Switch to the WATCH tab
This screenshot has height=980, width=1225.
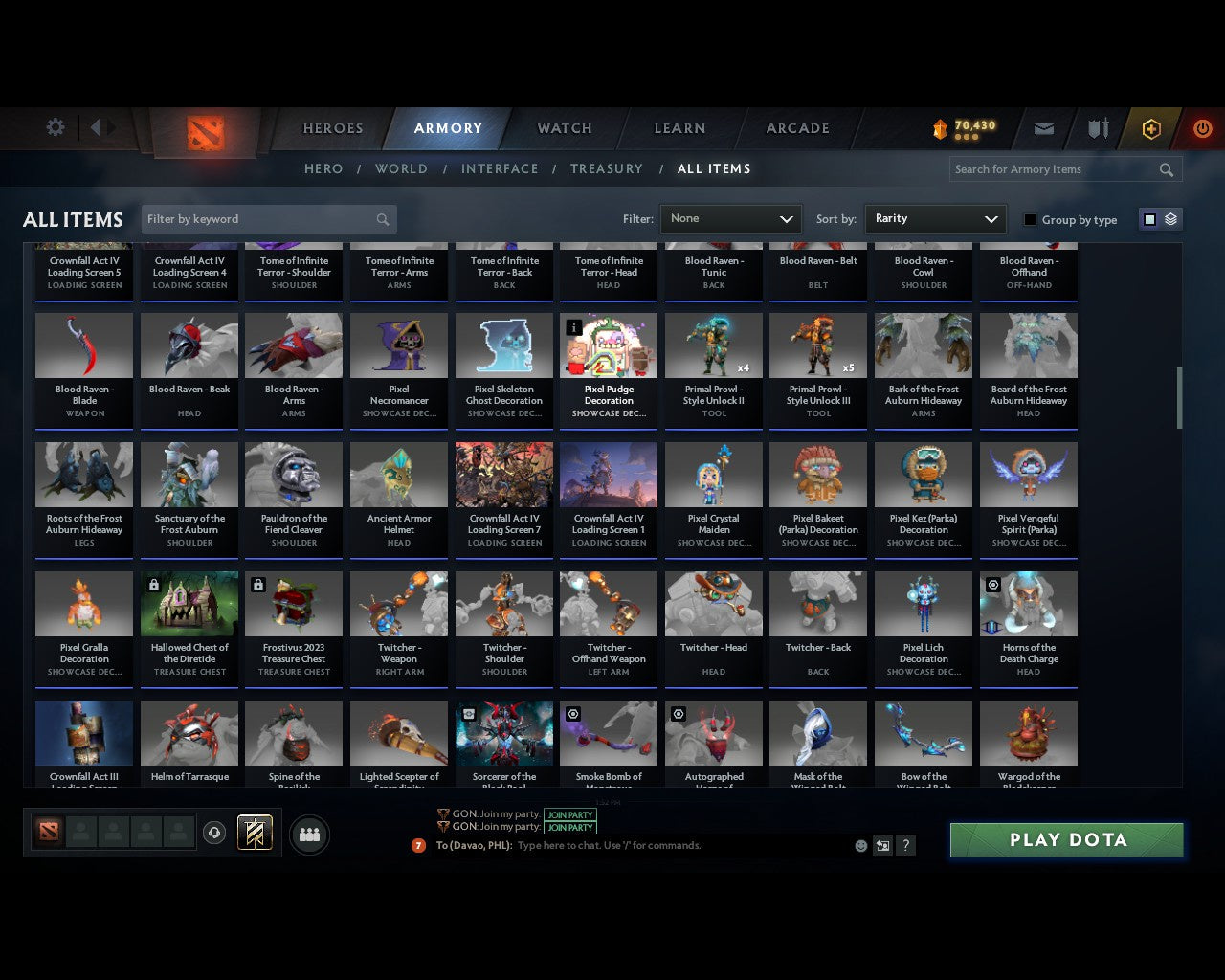pyautogui.click(x=564, y=127)
